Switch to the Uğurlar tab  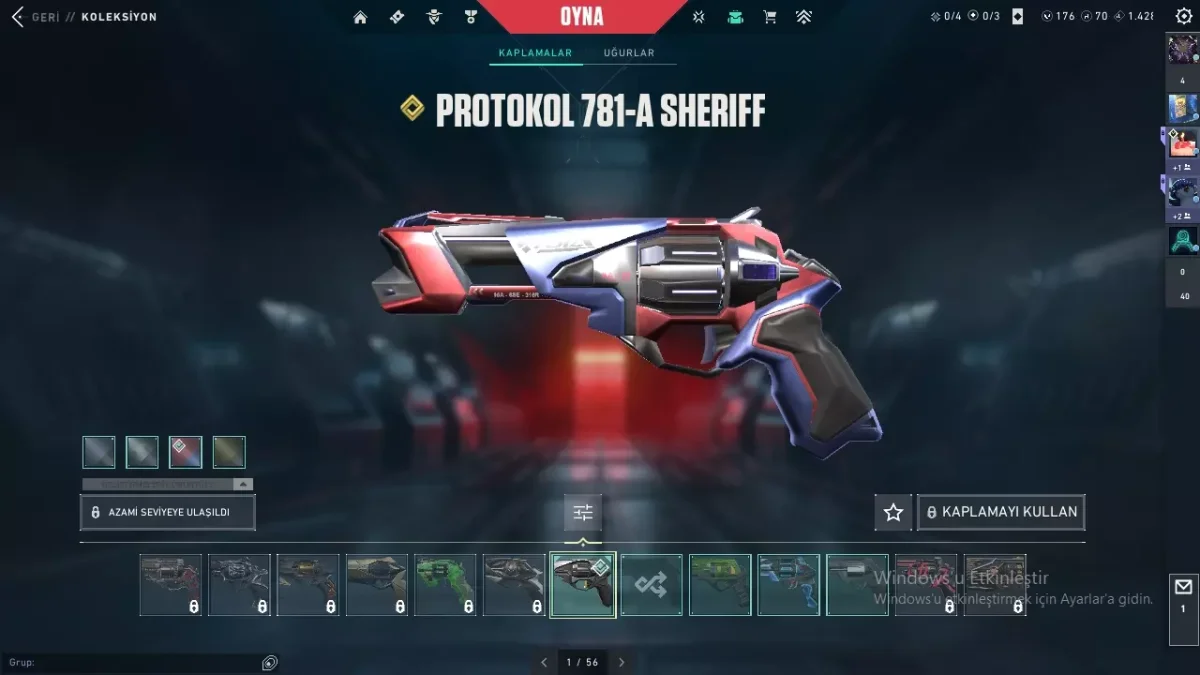pos(628,53)
